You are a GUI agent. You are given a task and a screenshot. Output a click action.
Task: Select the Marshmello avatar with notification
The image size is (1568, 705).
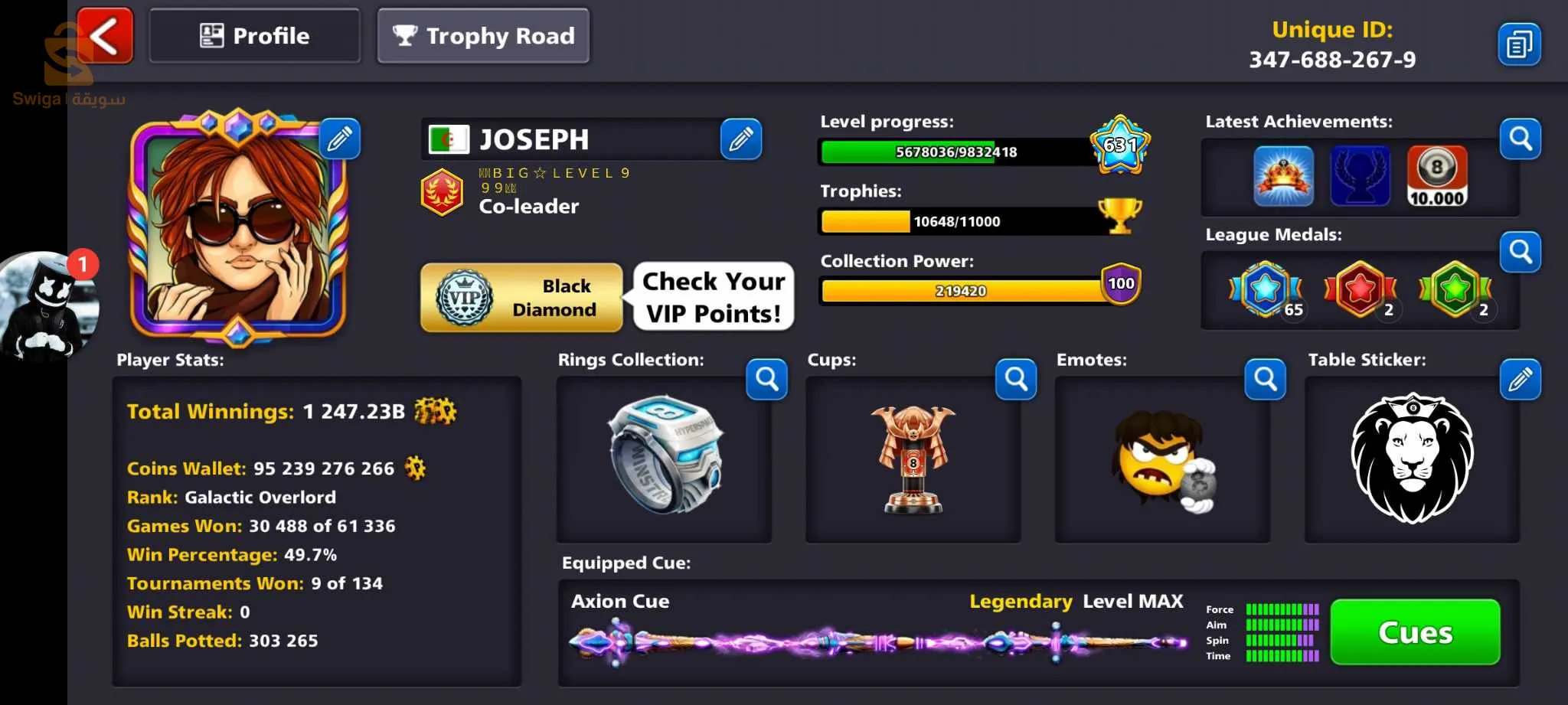click(47, 306)
